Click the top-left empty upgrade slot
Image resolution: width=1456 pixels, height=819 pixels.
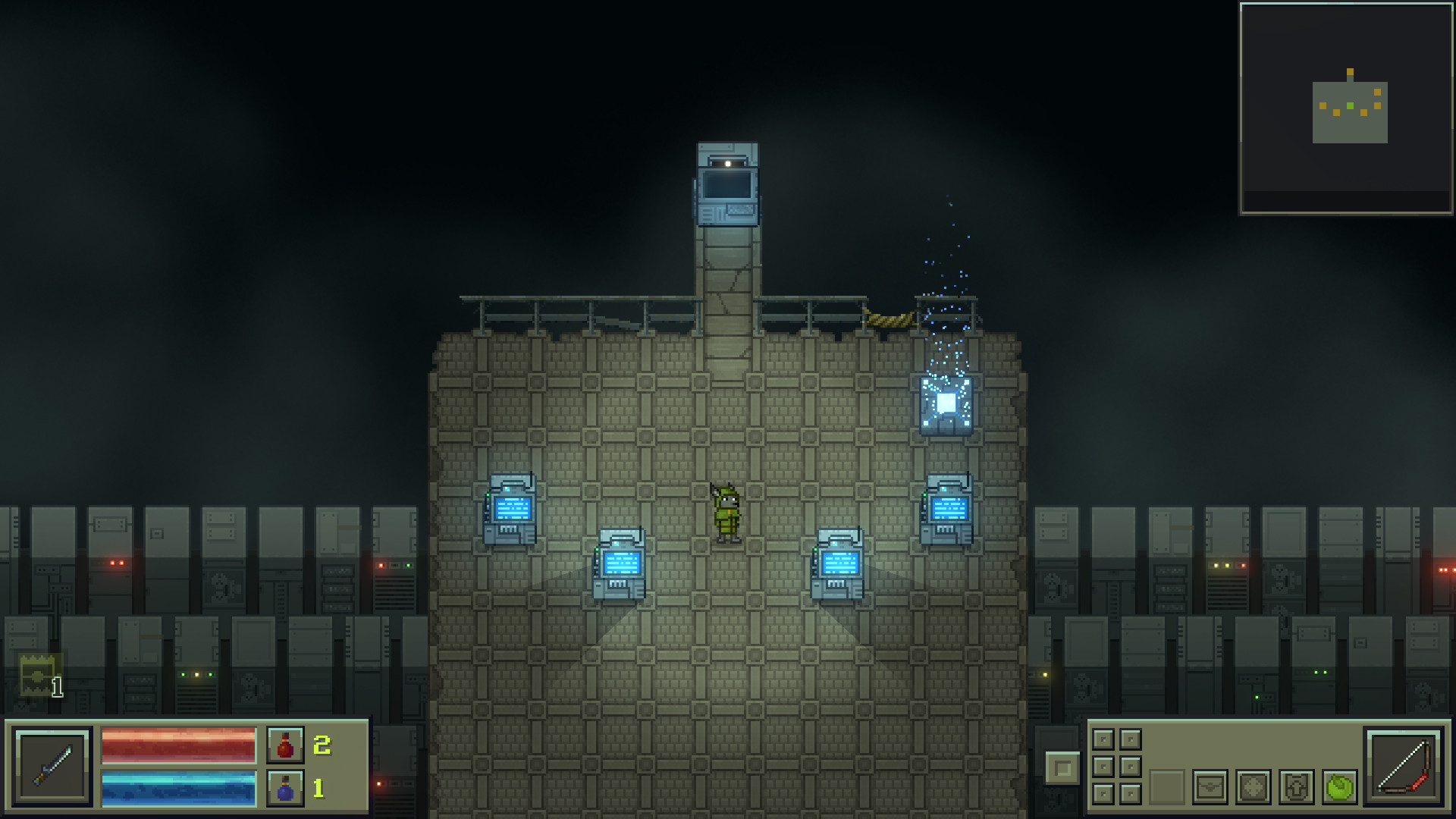coord(1103,739)
